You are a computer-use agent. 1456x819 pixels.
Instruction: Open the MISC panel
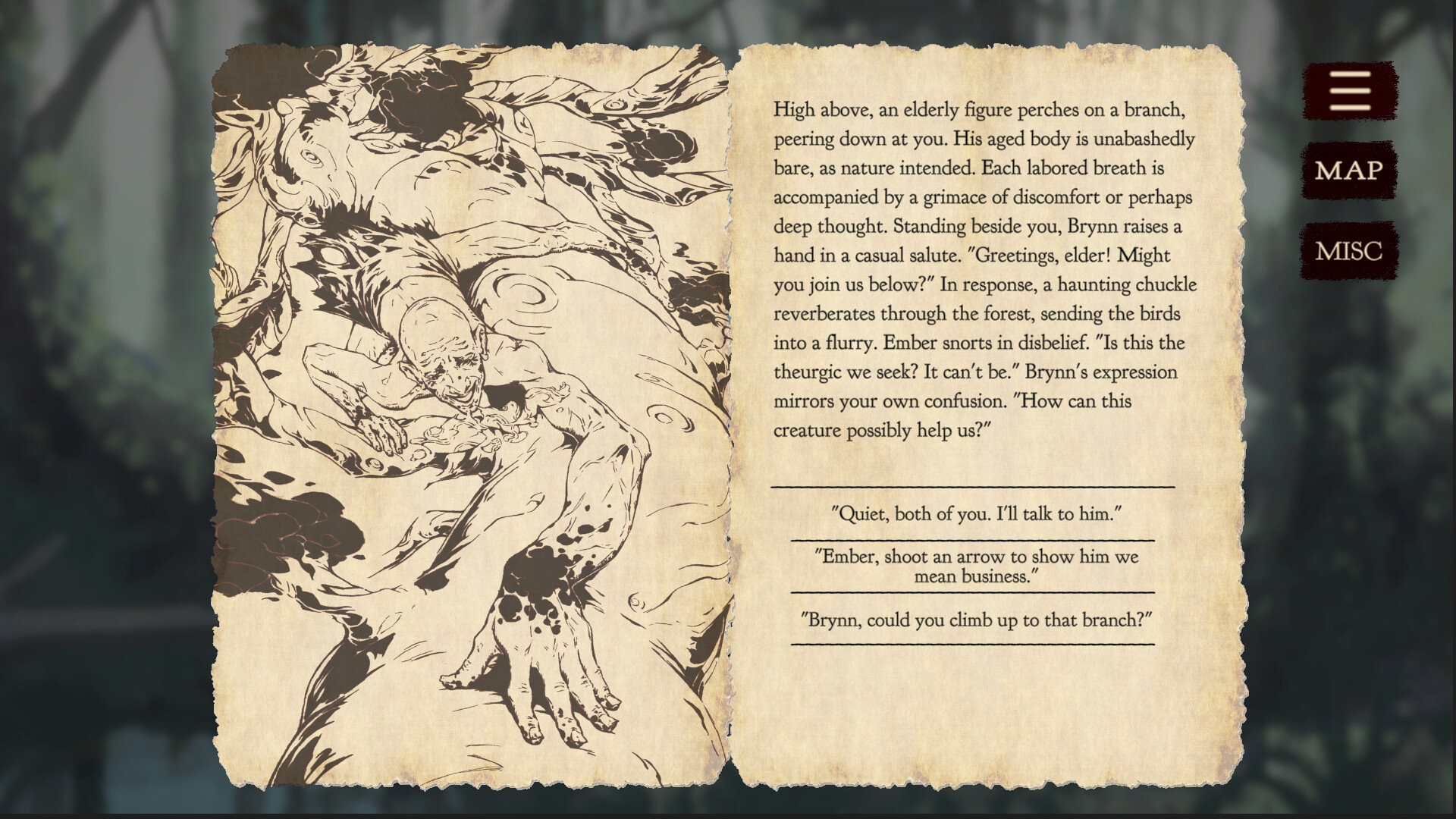[1348, 250]
